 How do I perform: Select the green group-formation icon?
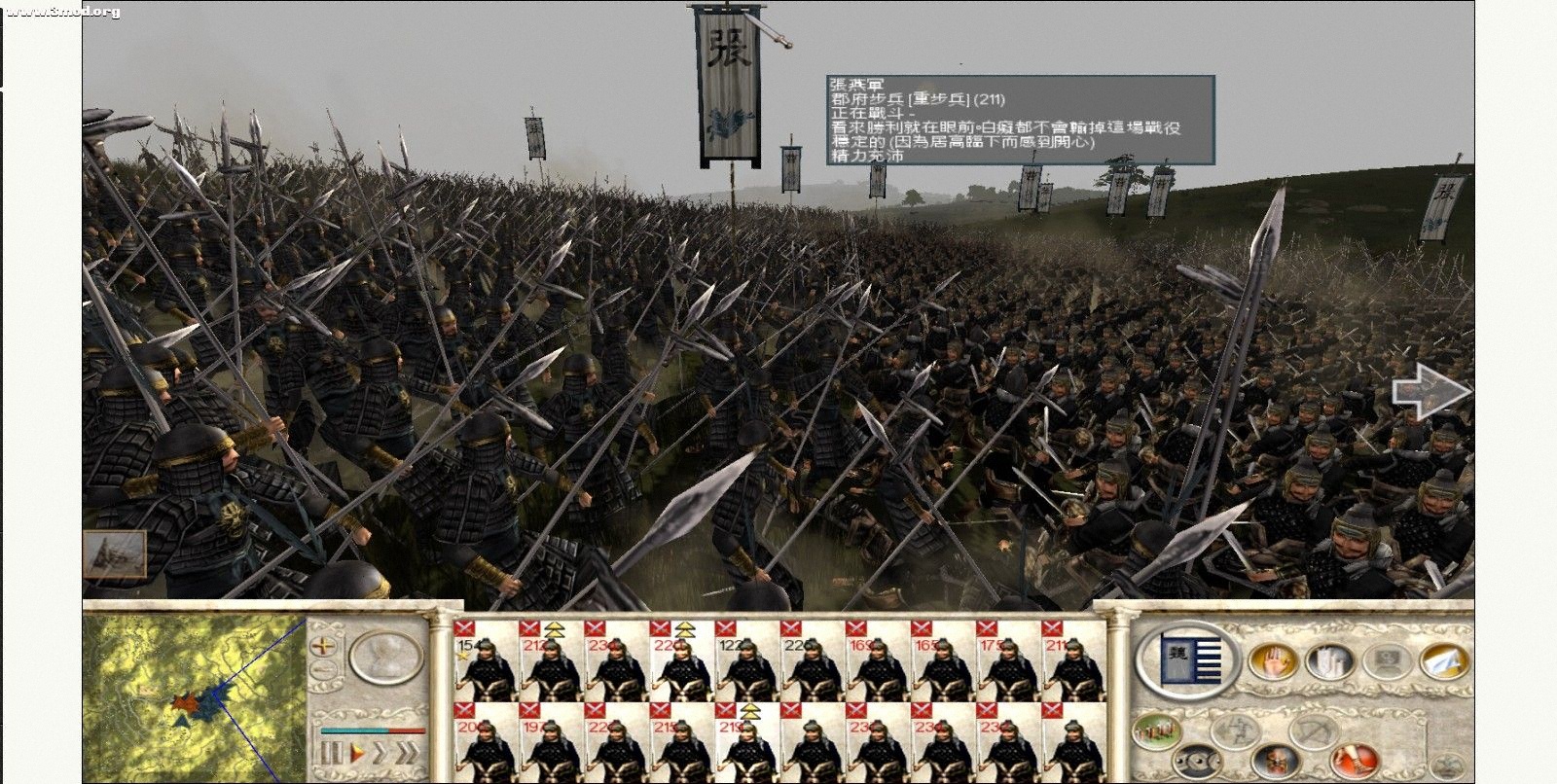[x=1156, y=731]
